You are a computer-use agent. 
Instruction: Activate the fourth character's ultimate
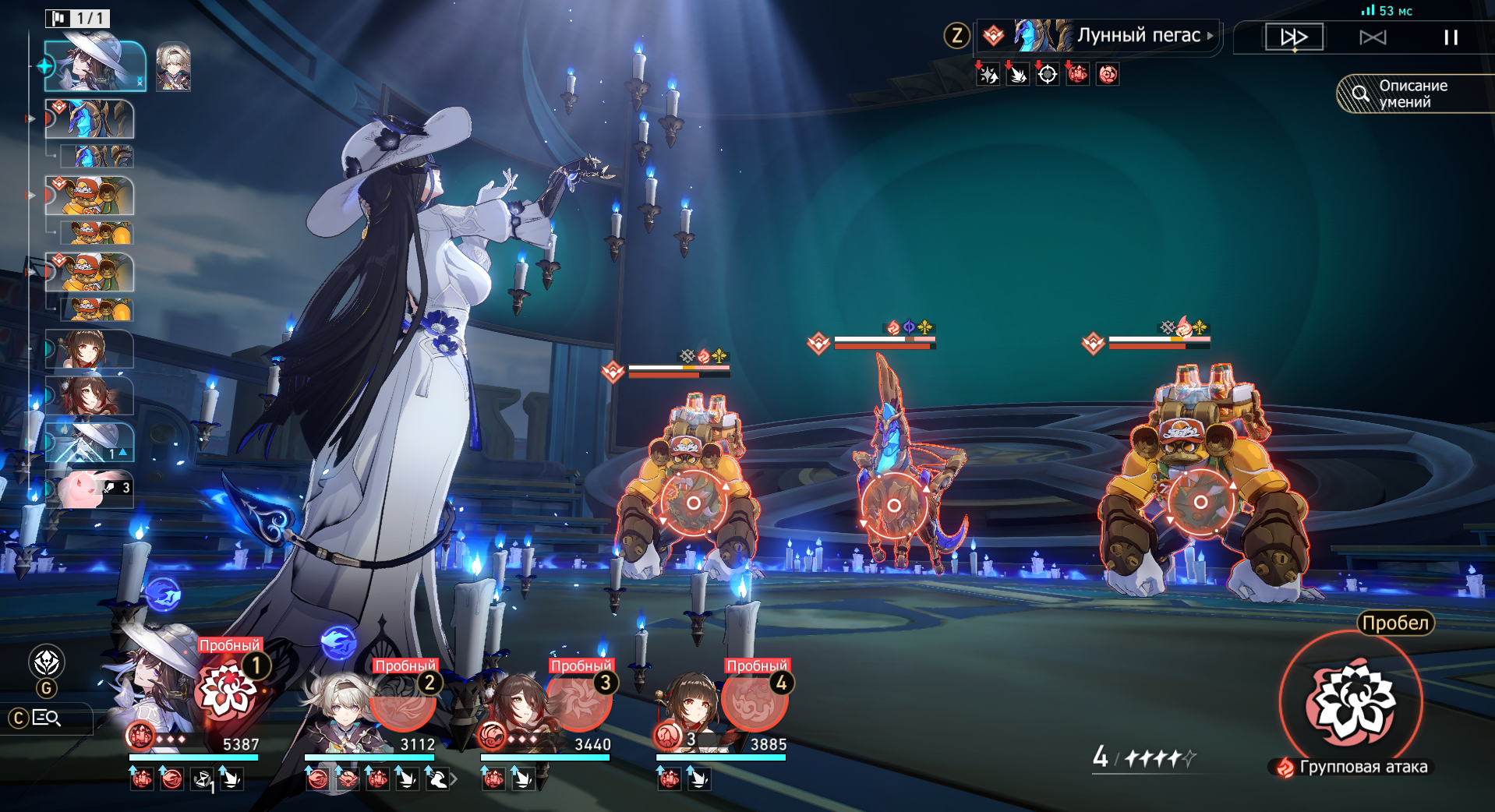point(755,701)
